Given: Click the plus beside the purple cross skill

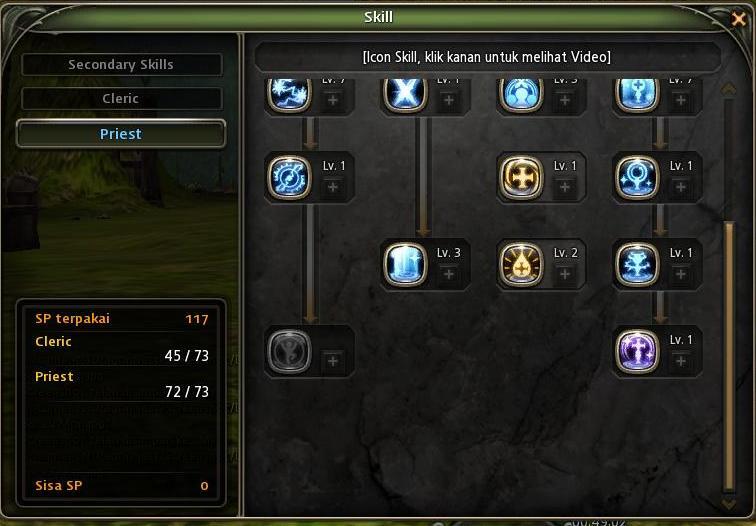Looking at the screenshot, I should [x=680, y=361].
